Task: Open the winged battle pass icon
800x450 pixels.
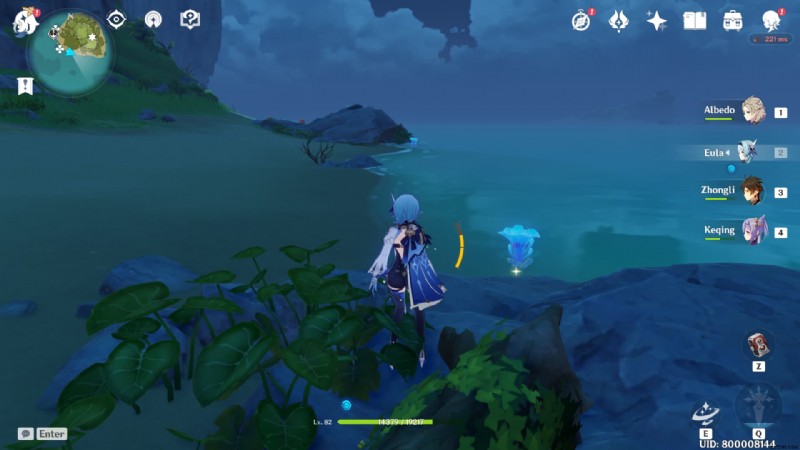Action: point(619,20)
